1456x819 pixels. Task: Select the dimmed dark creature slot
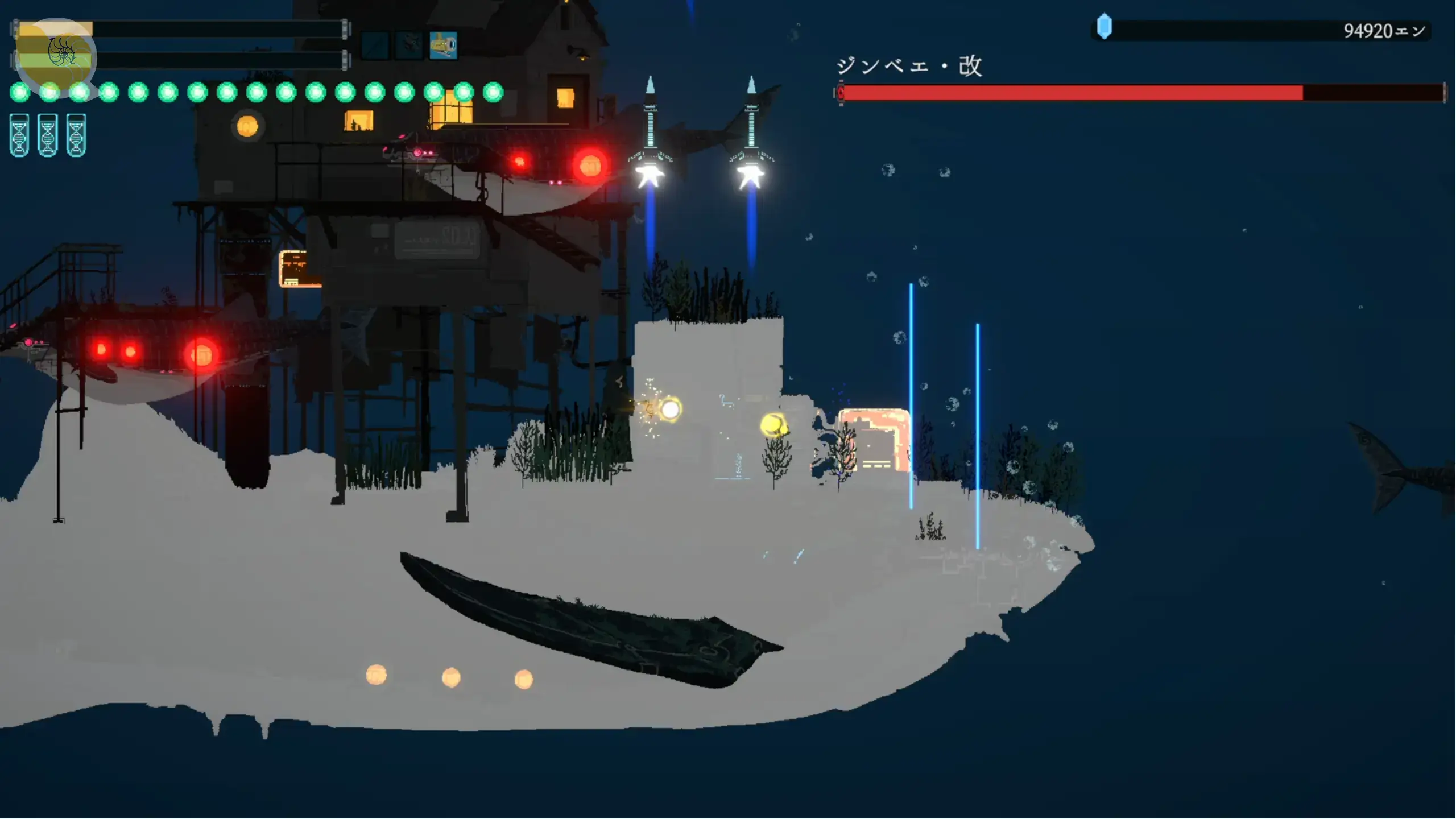pos(409,45)
